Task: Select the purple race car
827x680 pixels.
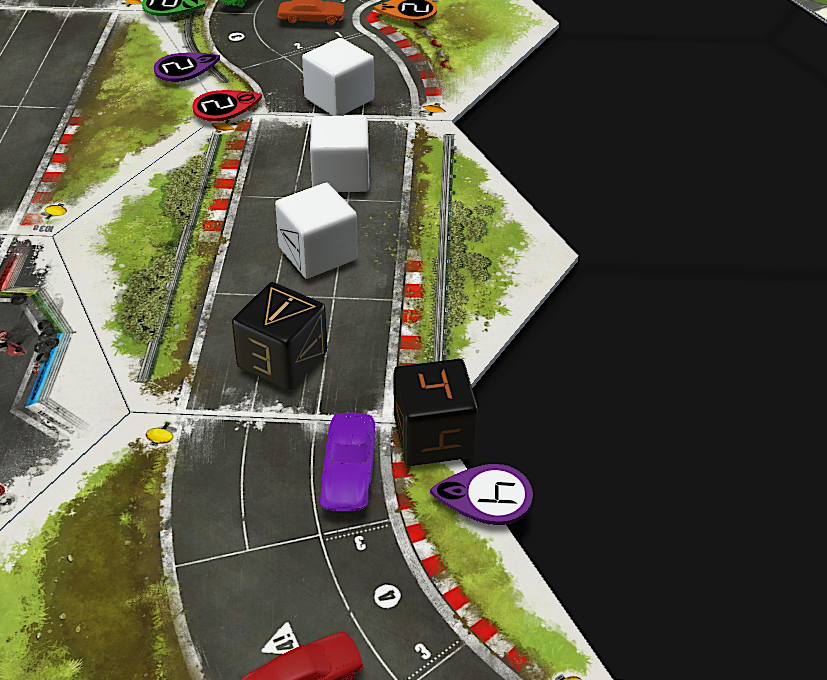Action: pyautogui.click(x=347, y=460)
